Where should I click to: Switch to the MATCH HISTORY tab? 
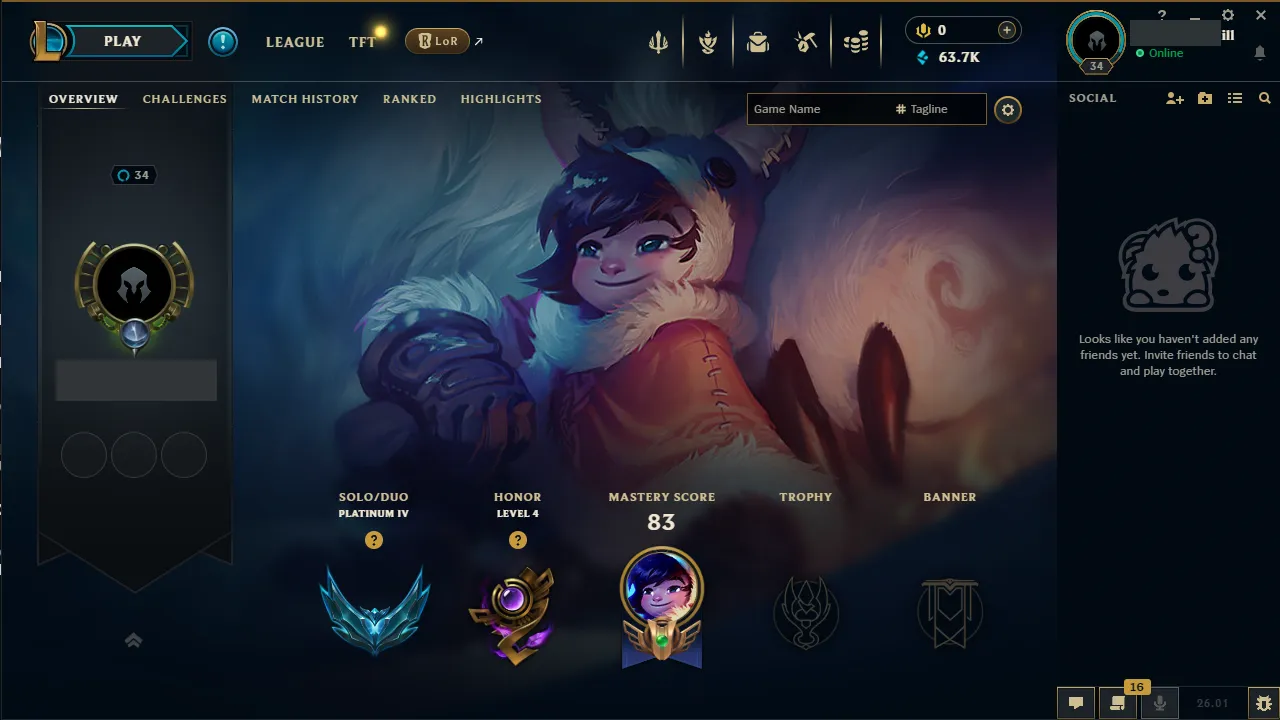305,99
